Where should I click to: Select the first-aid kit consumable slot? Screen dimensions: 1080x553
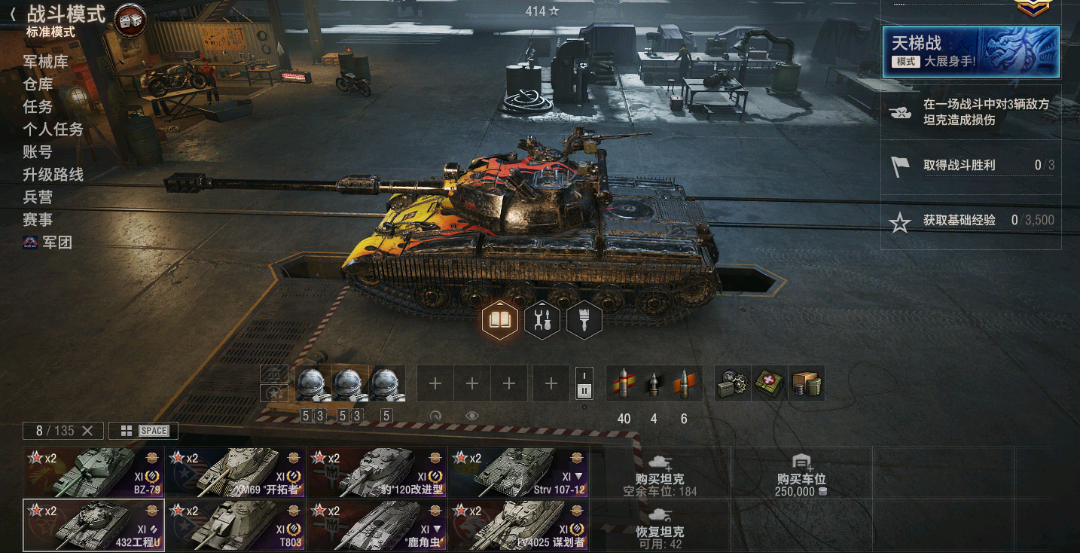(768, 383)
